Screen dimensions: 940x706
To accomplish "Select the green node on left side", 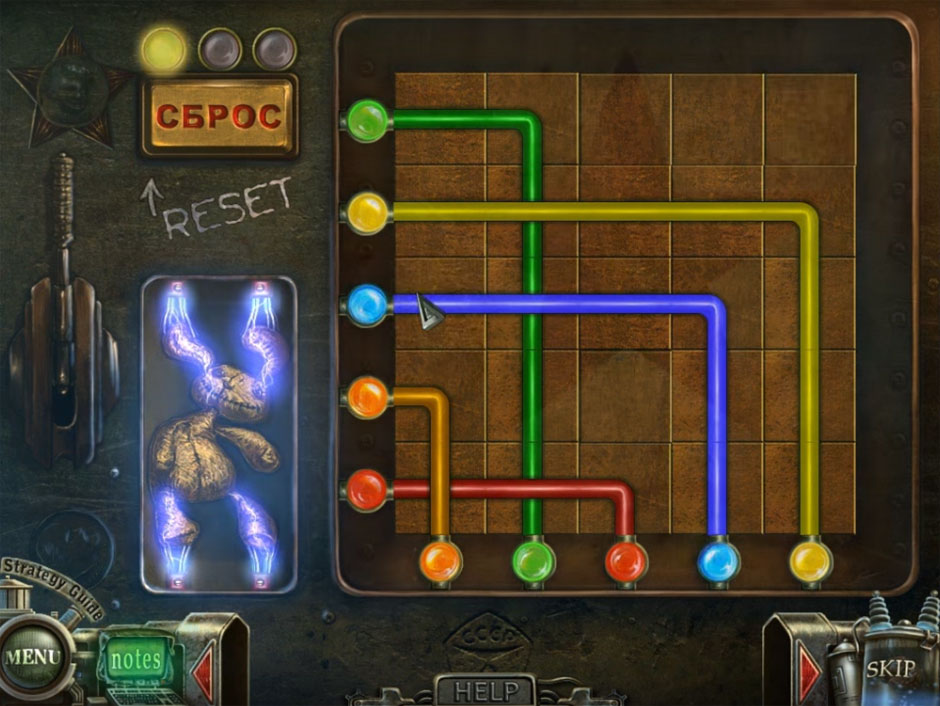I will pos(367,121).
